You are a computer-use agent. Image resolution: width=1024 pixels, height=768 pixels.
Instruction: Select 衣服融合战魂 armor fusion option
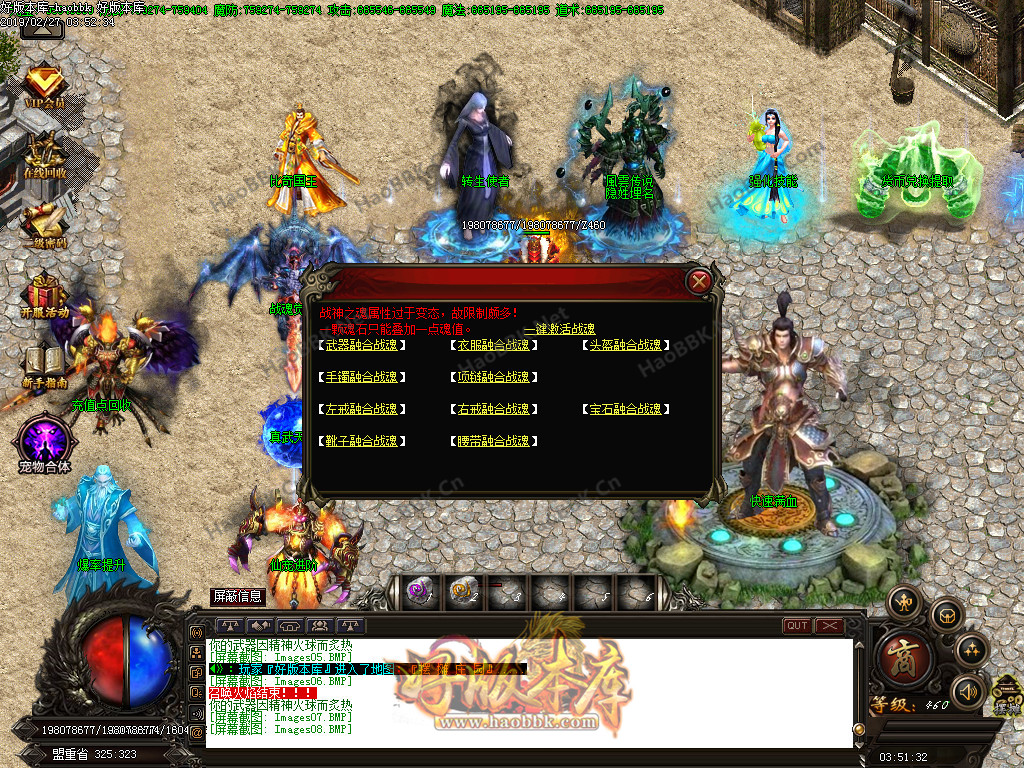pyautogui.click(x=493, y=345)
